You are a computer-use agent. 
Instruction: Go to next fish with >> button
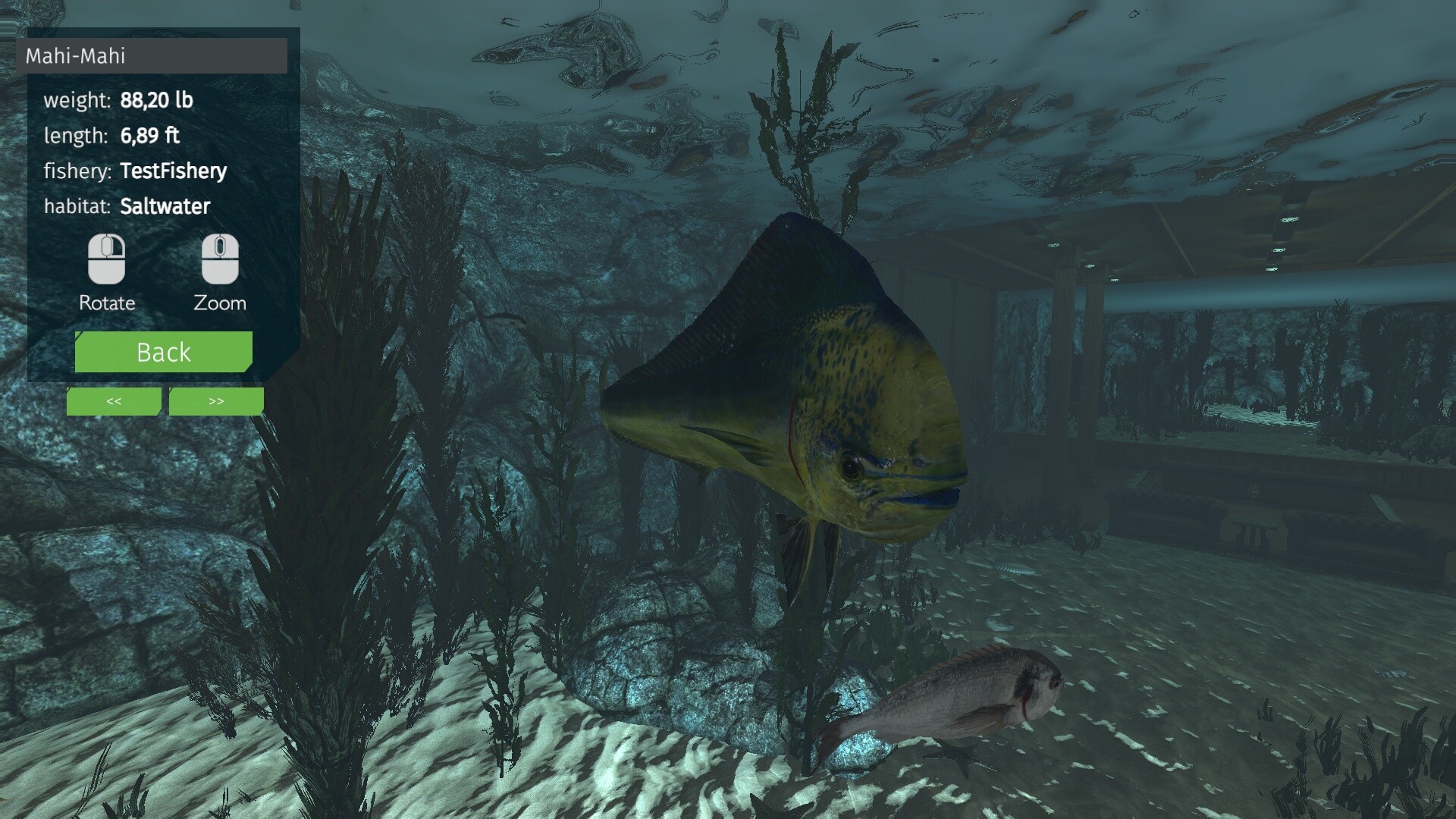point(215,401)
